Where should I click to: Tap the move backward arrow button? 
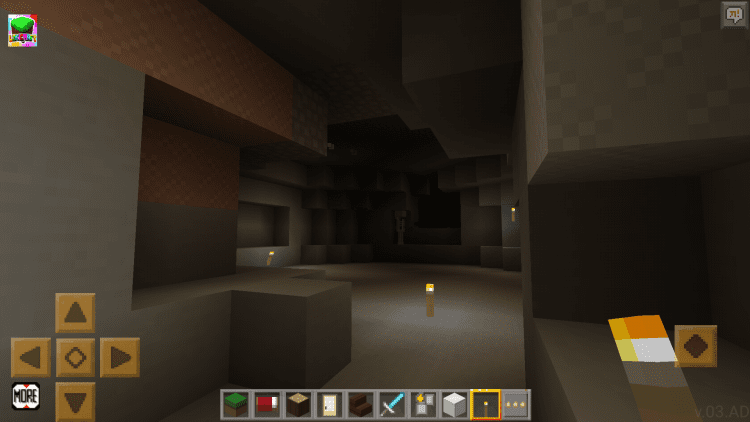click(x=75, y=401)
